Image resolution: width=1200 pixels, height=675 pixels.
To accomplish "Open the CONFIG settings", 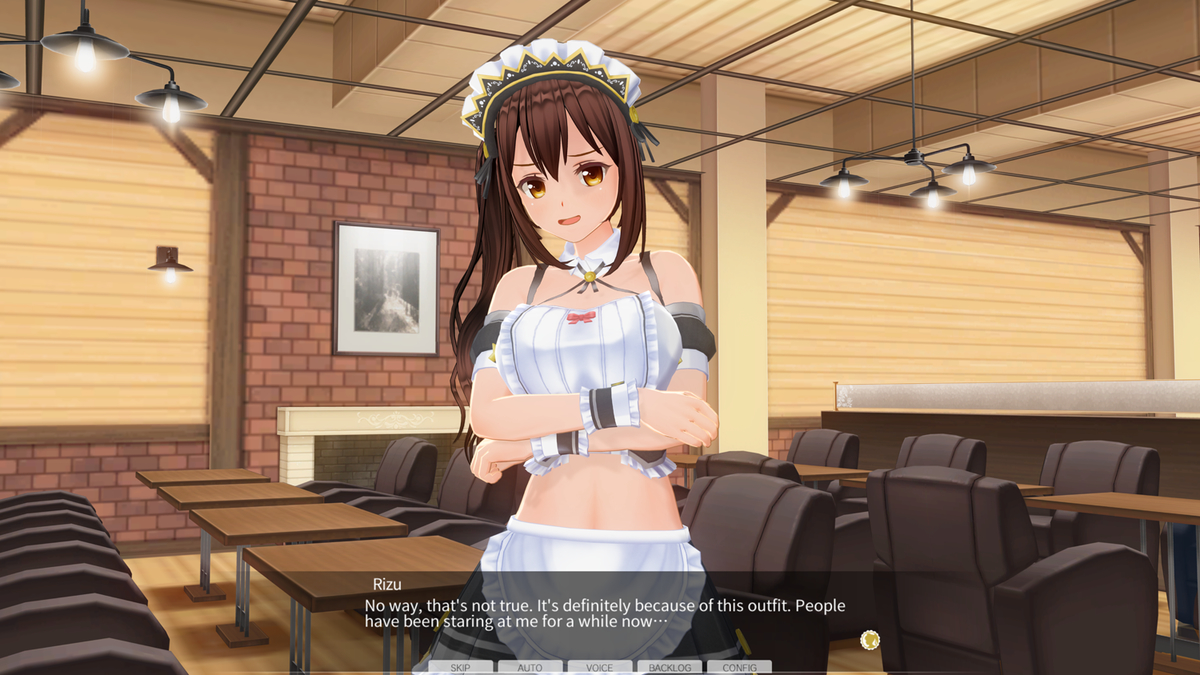I will [x=739, y=667].
